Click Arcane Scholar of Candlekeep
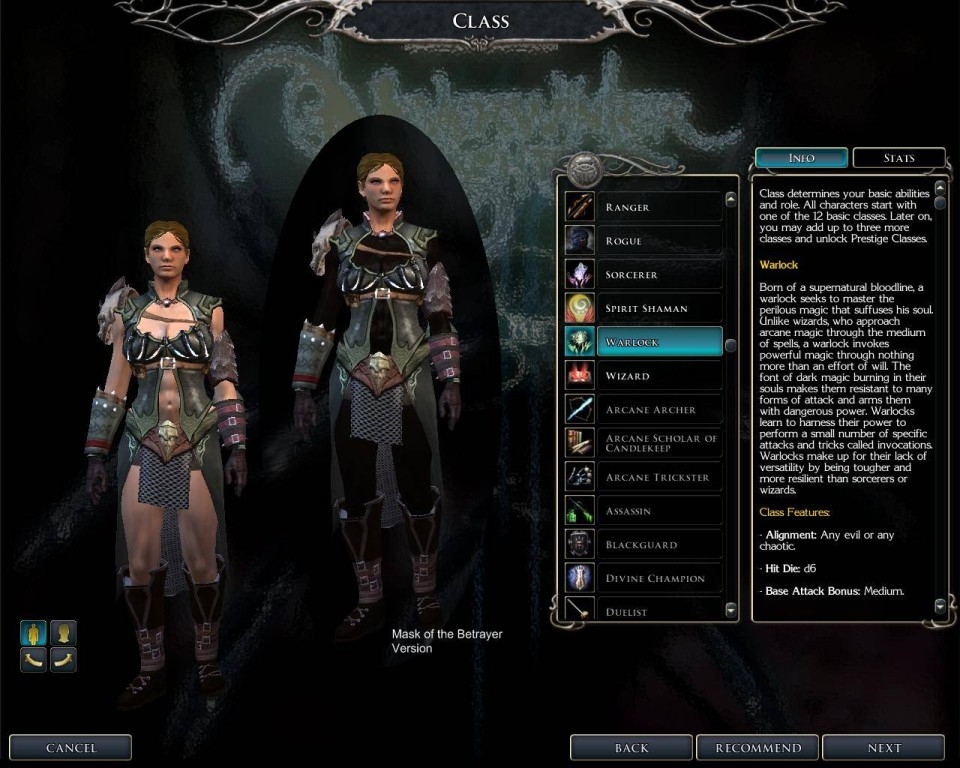This screenshot has height=768, width=960. (643, 443)
